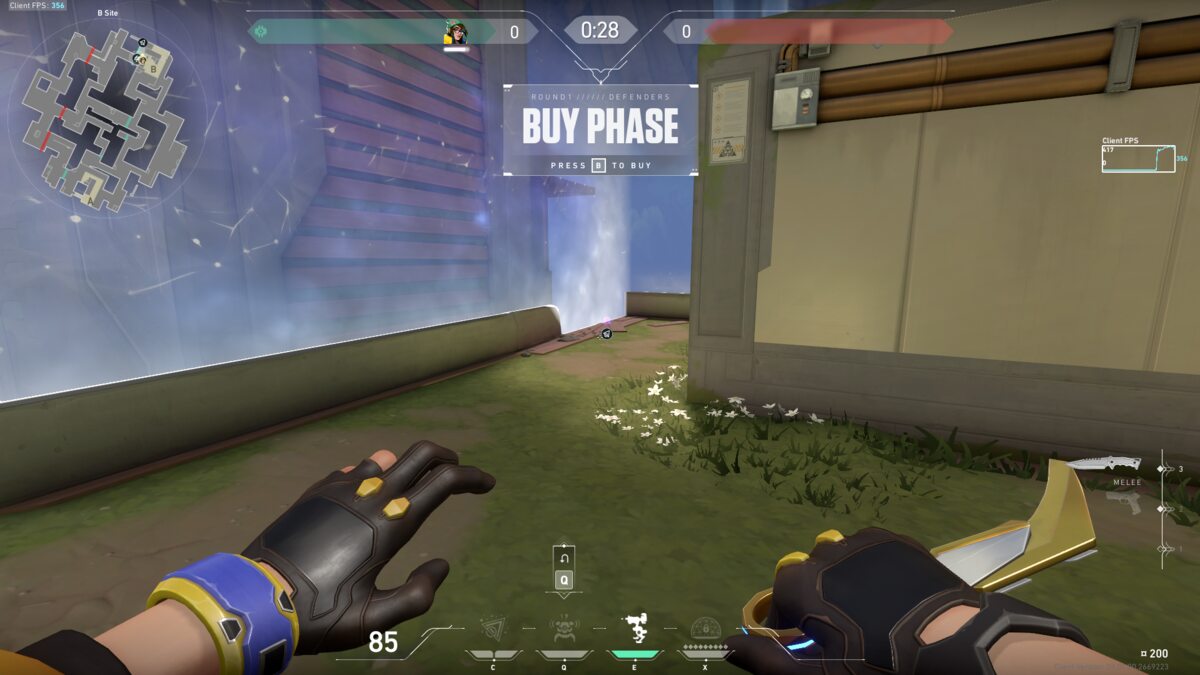Click the minimap showing B Site

[x=106, y=118]
